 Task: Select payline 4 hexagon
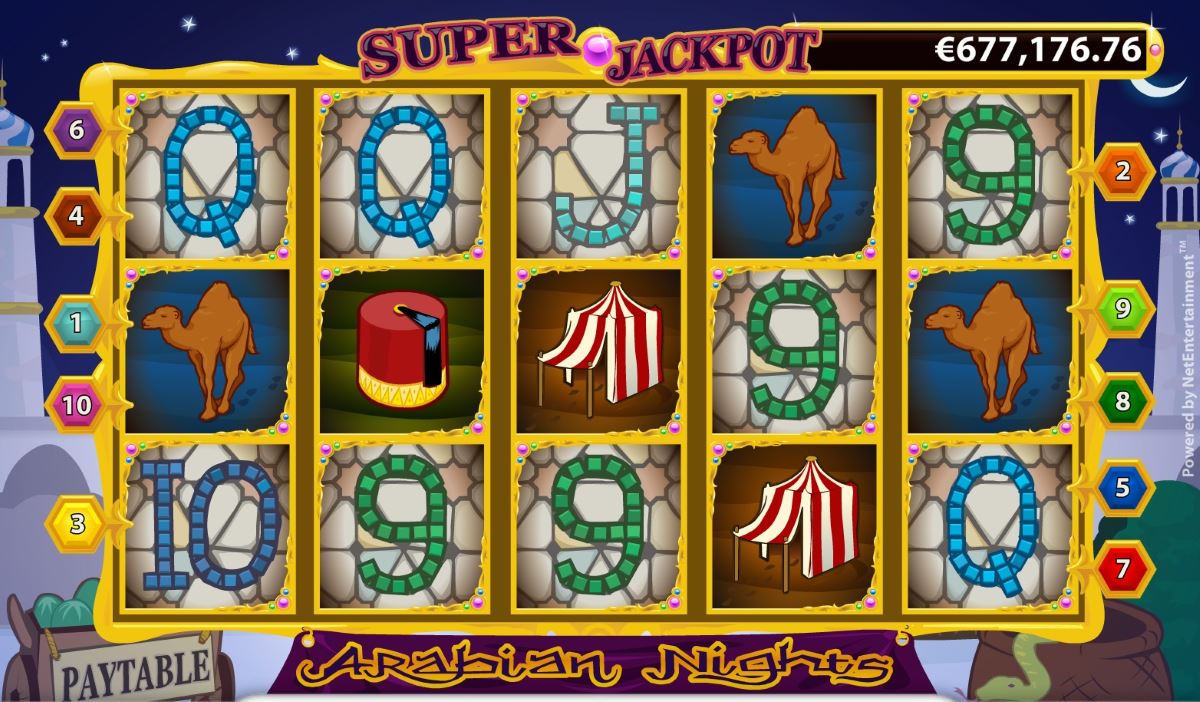76,216
